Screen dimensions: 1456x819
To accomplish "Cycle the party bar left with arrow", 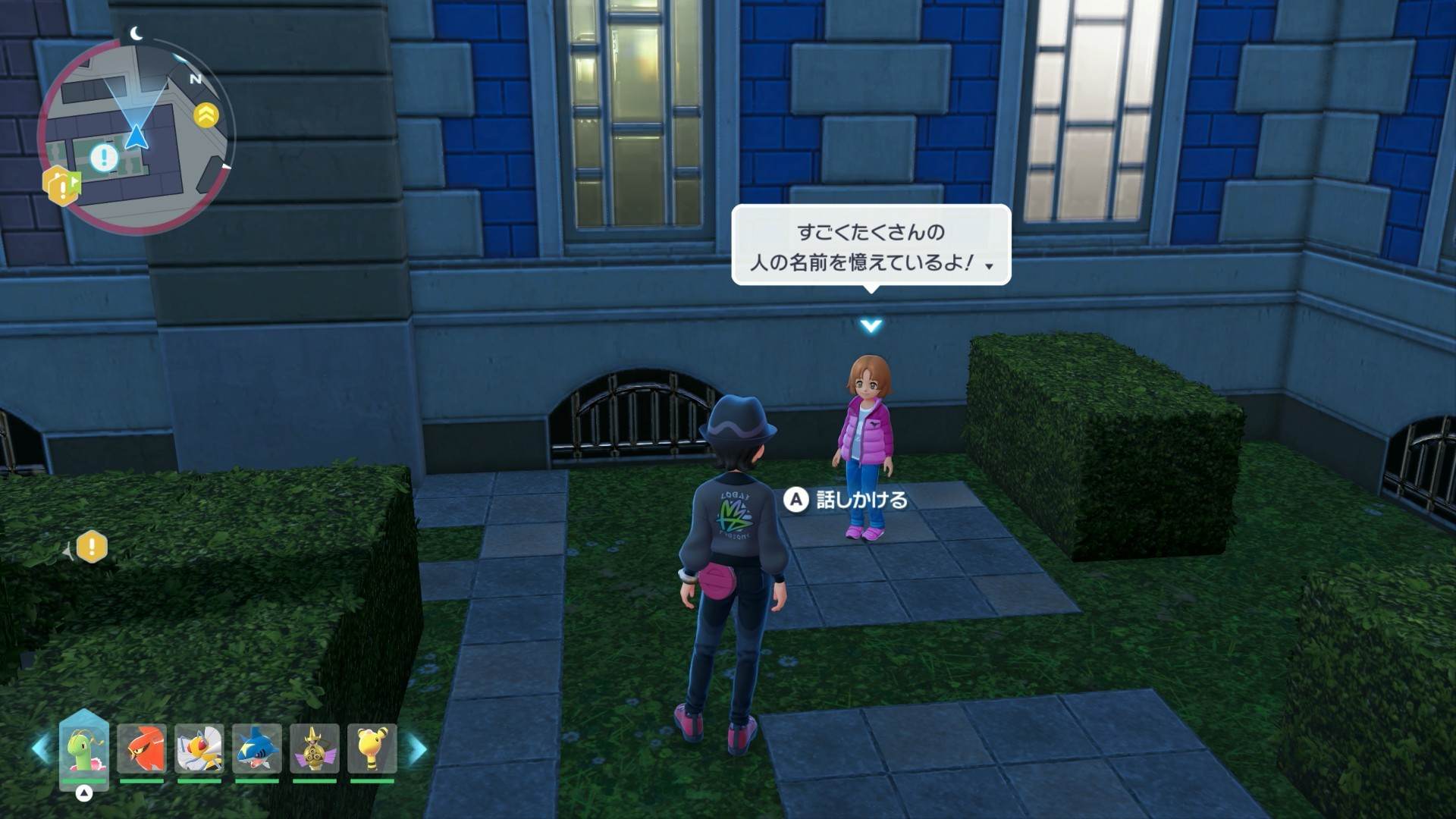I will click(x=41, y=748).
